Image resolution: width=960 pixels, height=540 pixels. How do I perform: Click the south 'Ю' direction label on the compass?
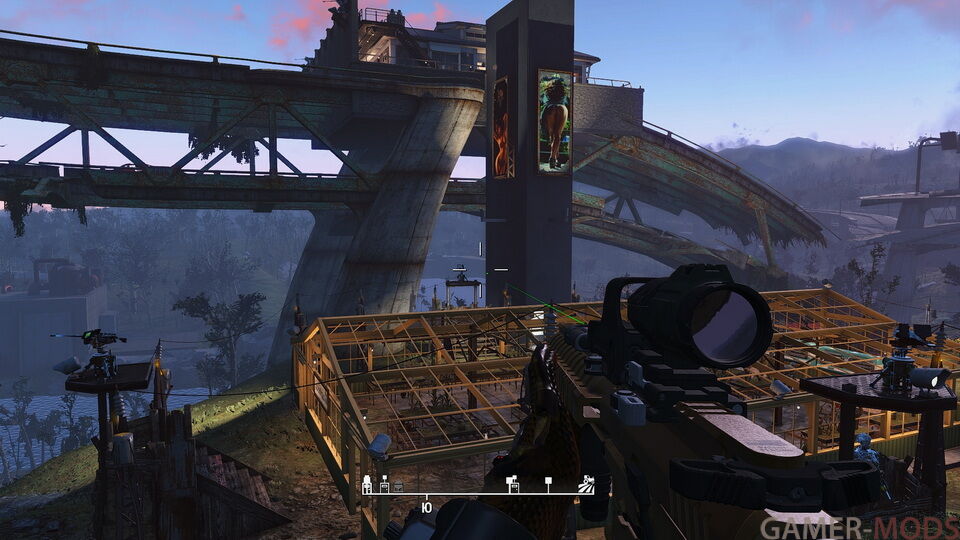pos(427,508)
